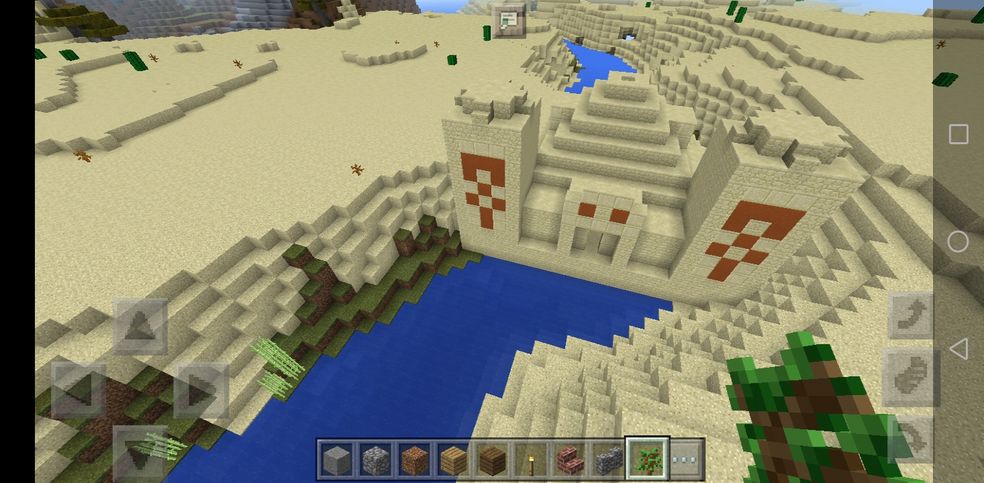The height and width of the screenshot is (483, 984).
Task: Select the green sapling hotbar slot
Action: [647, 459]
